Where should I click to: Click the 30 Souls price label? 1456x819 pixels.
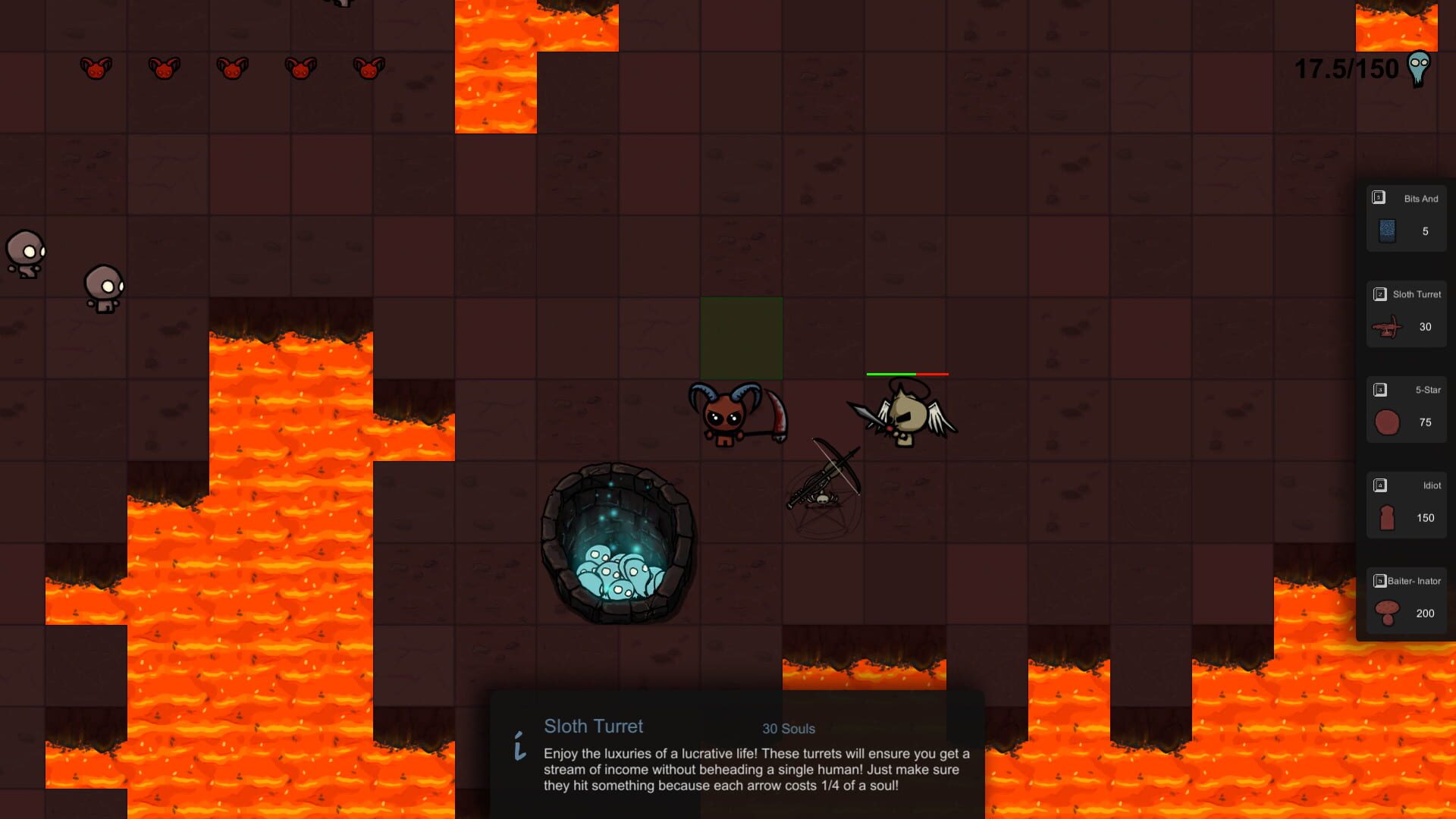tap(789, 729)
